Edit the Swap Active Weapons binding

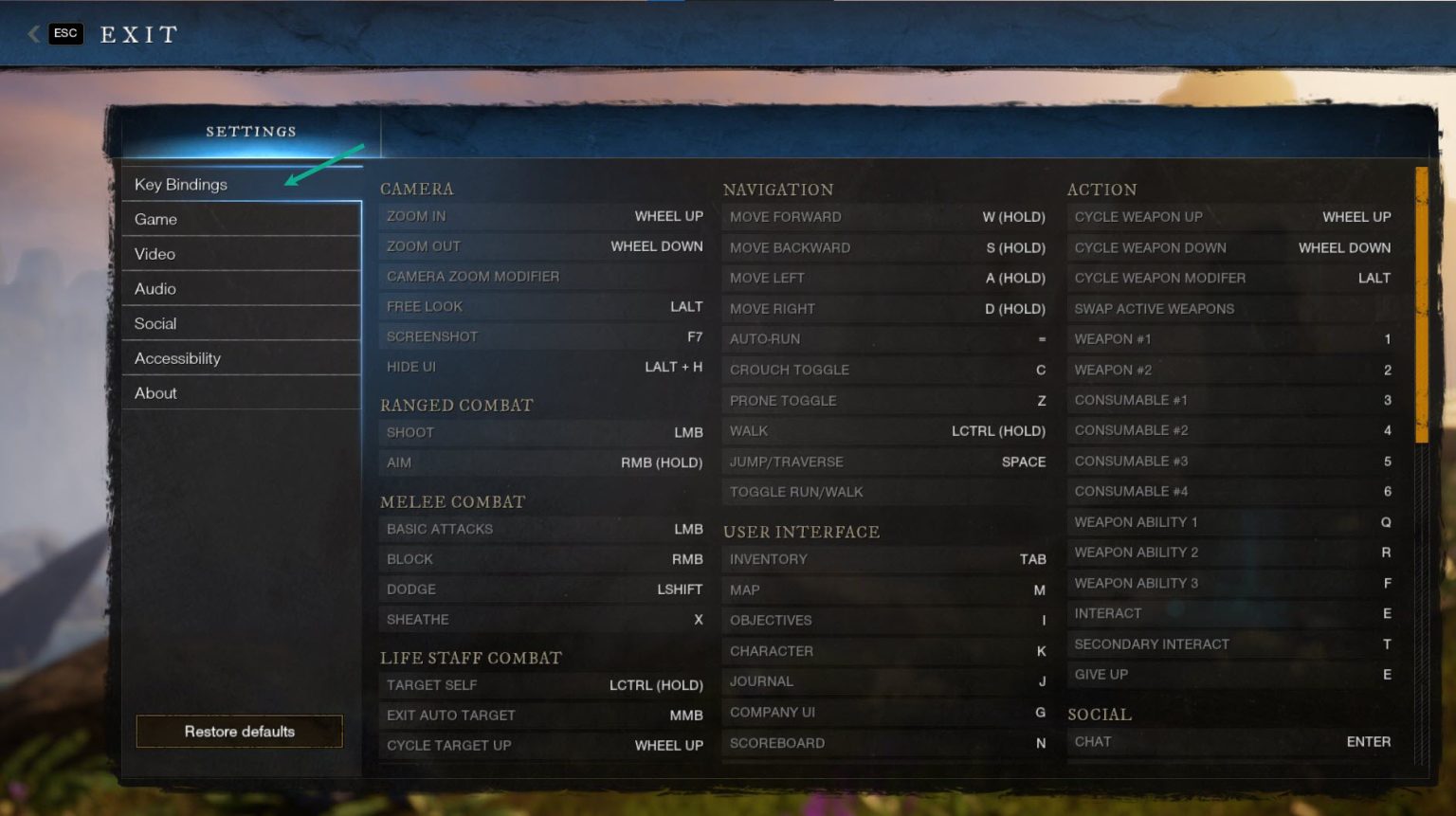point(1230,308)
